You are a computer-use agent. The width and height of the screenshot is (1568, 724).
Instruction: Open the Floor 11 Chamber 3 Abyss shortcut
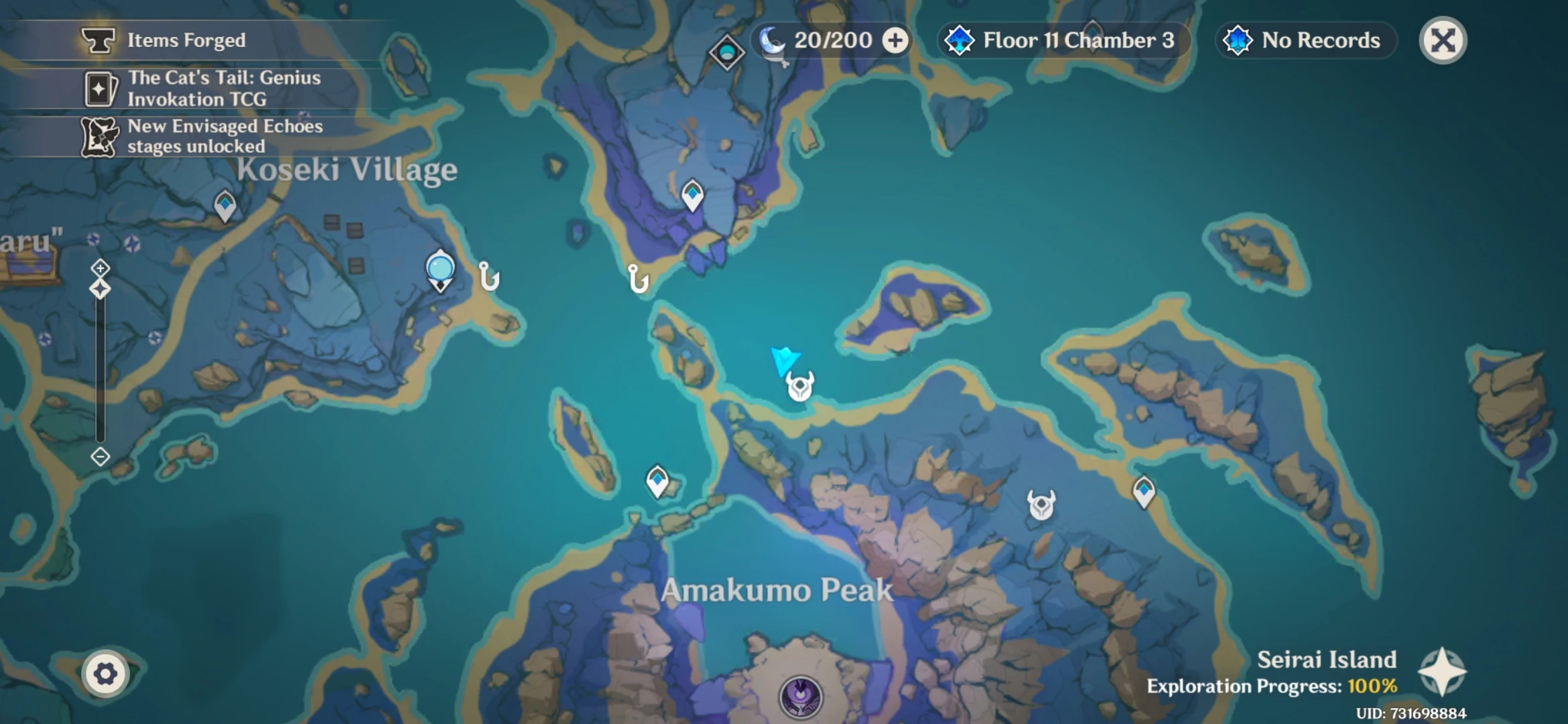1064,40
